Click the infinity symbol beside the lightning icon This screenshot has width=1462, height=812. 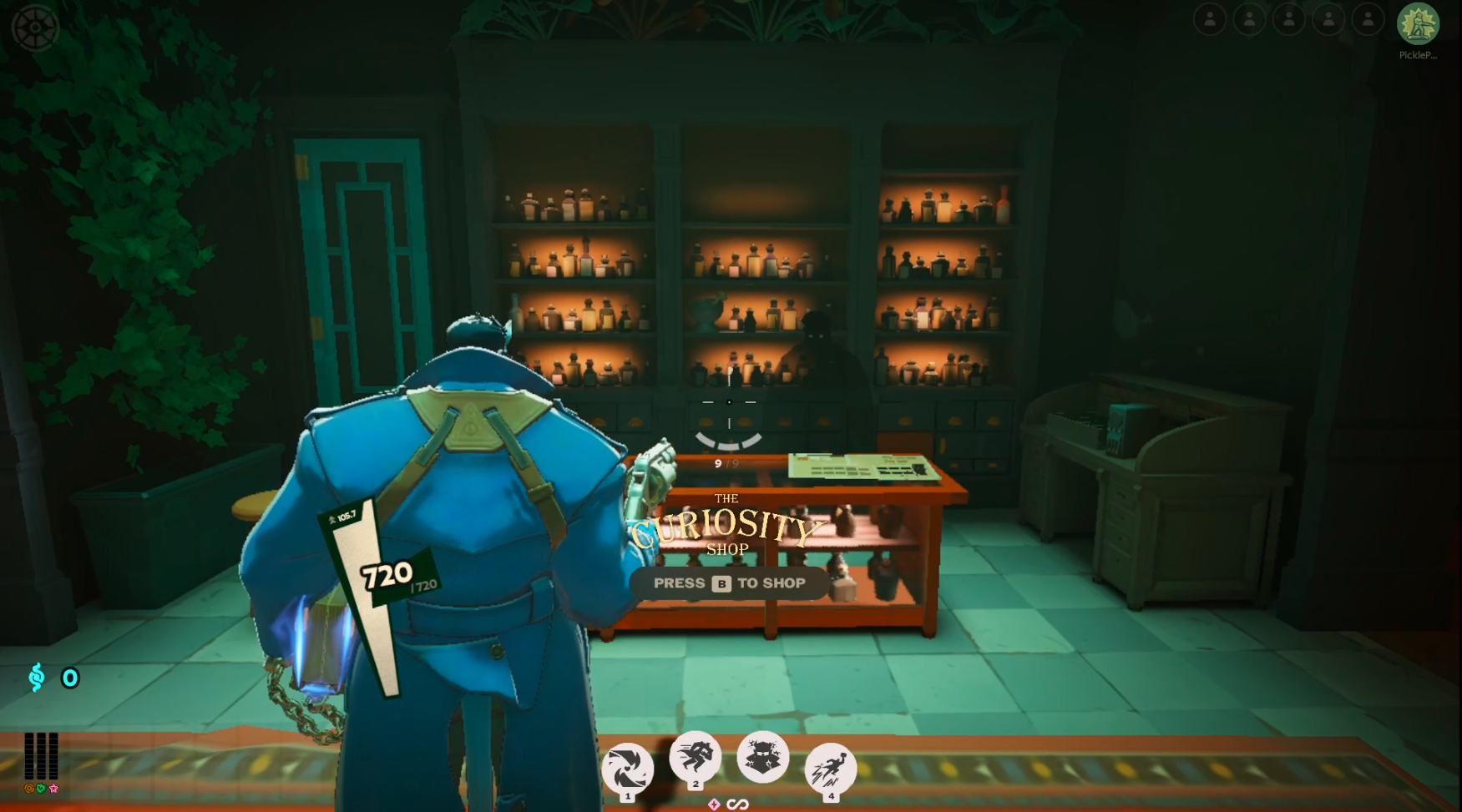coord(737,805)
